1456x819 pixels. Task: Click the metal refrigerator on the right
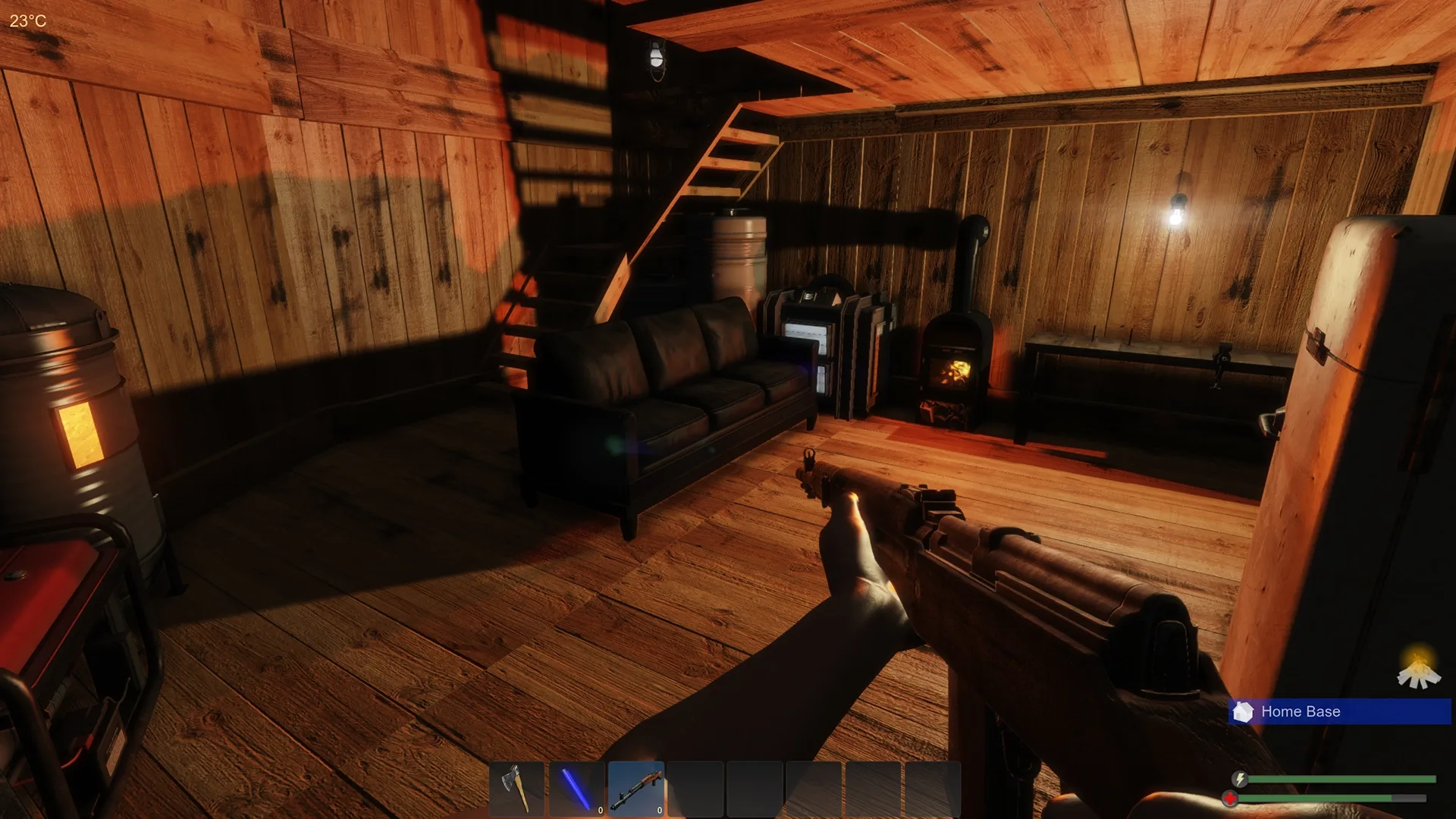[x=1357, y=379]
